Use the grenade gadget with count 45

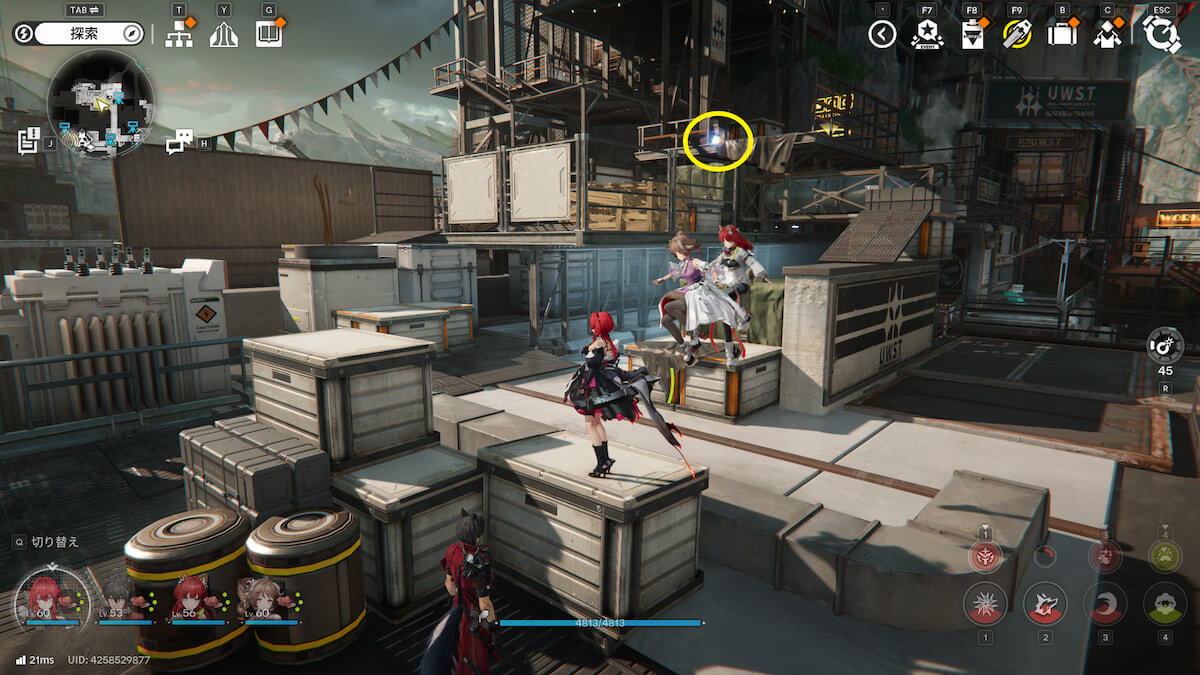tap(1165, 345)
